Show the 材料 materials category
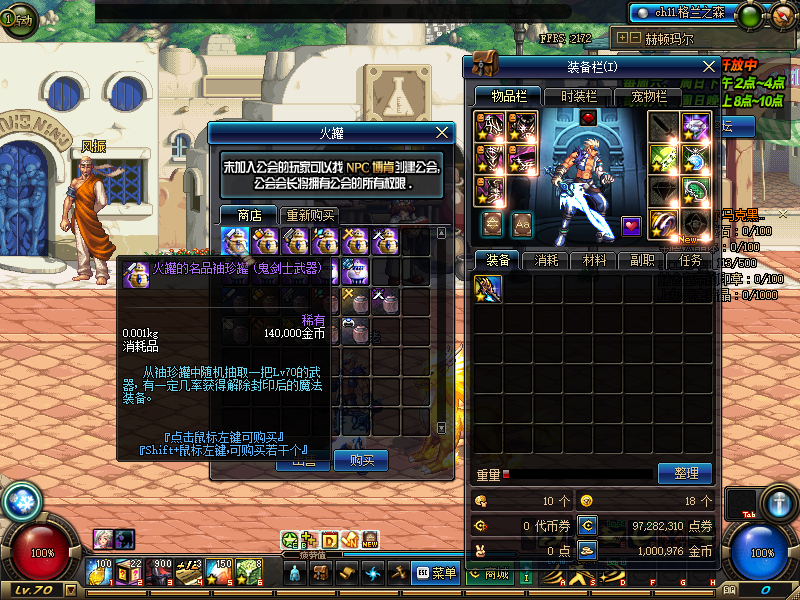This screenshot has width=800, height=600. click(594, 260)
